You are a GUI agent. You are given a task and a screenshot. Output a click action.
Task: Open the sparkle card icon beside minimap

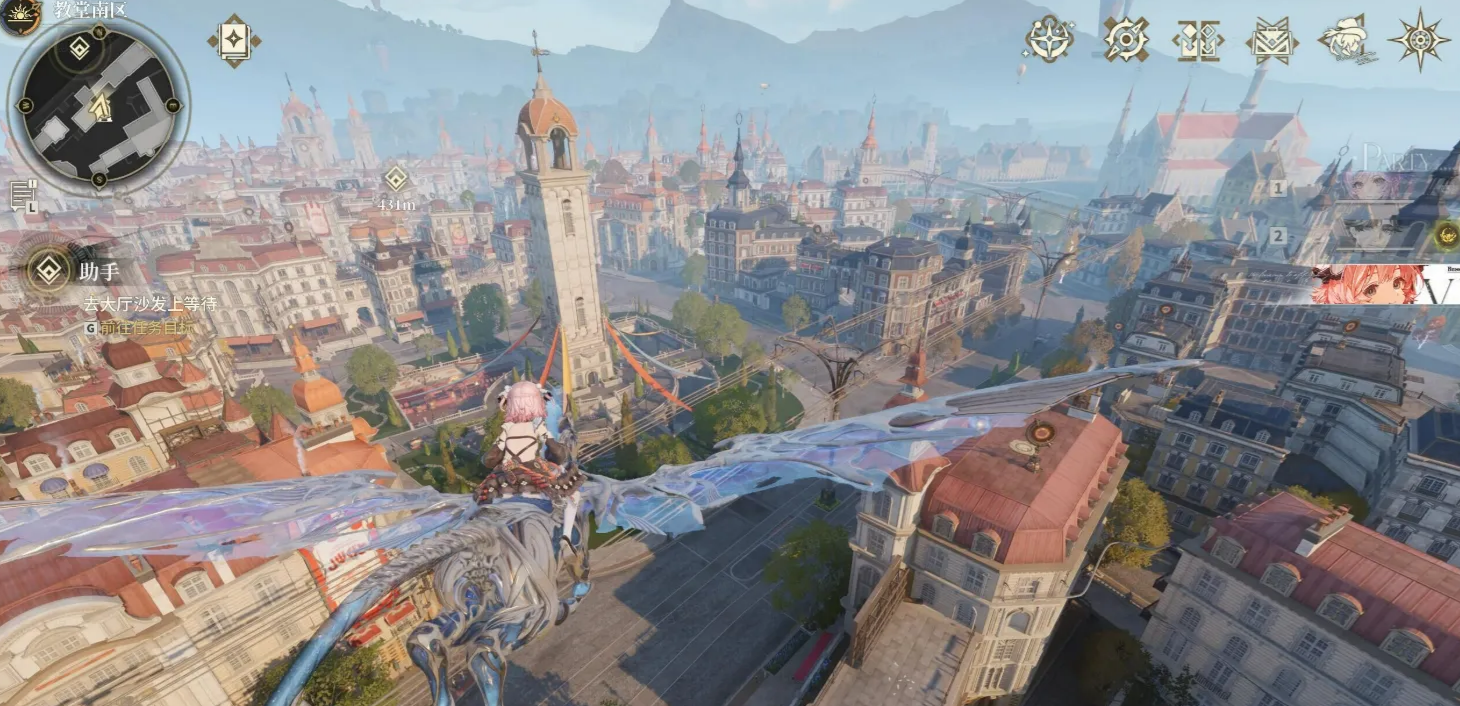click(x=234, y=41)
